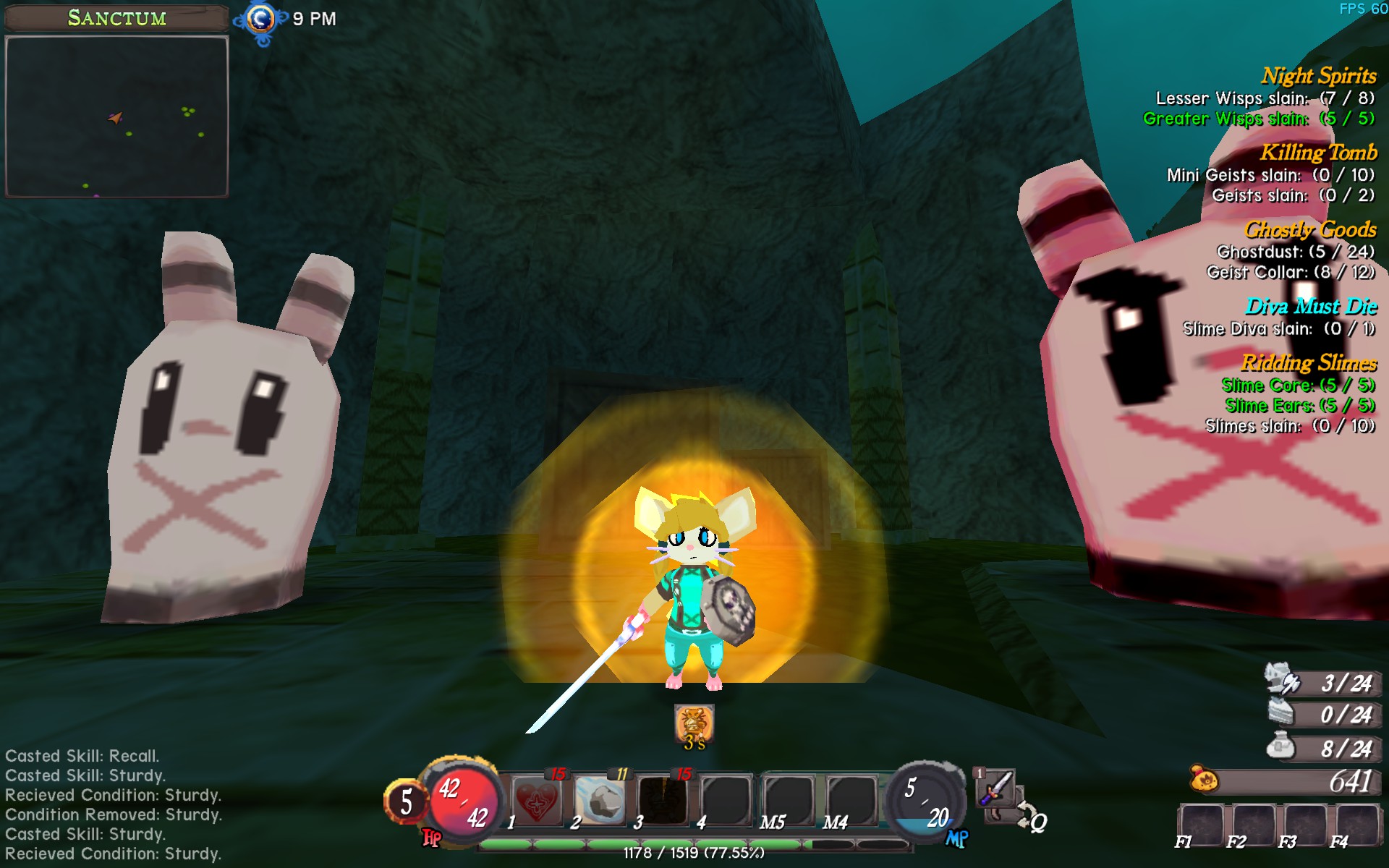Open the Diva Must Die quest entry
The image size is (1389, 868).
click(1311, 307)
